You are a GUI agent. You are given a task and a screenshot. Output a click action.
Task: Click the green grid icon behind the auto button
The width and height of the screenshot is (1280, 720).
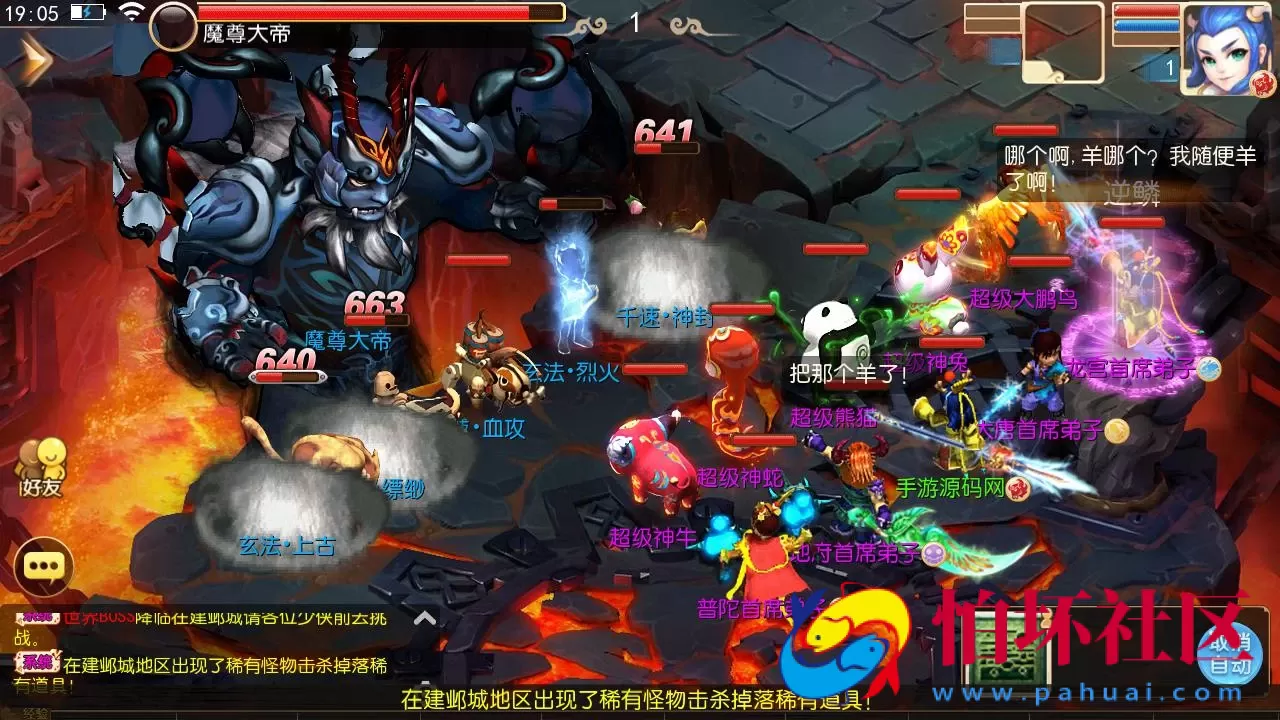point(1005,648)
